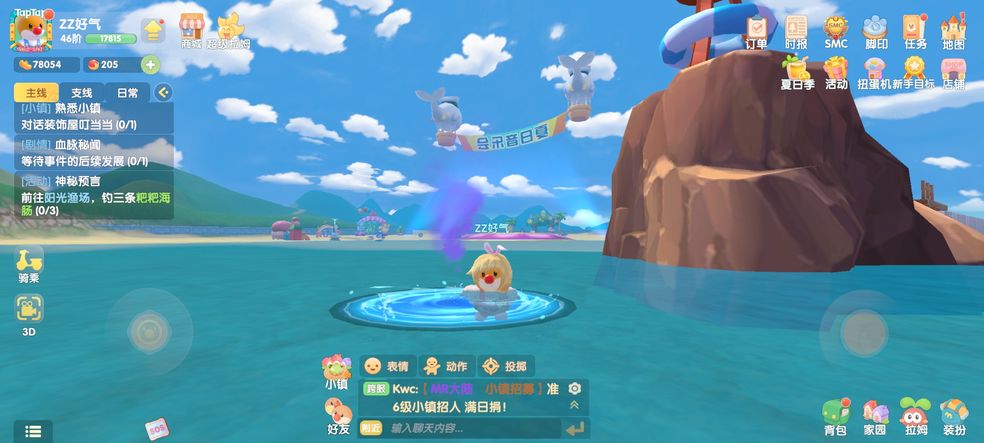Switch to the 日常 daily quest tab

[128, 93]
